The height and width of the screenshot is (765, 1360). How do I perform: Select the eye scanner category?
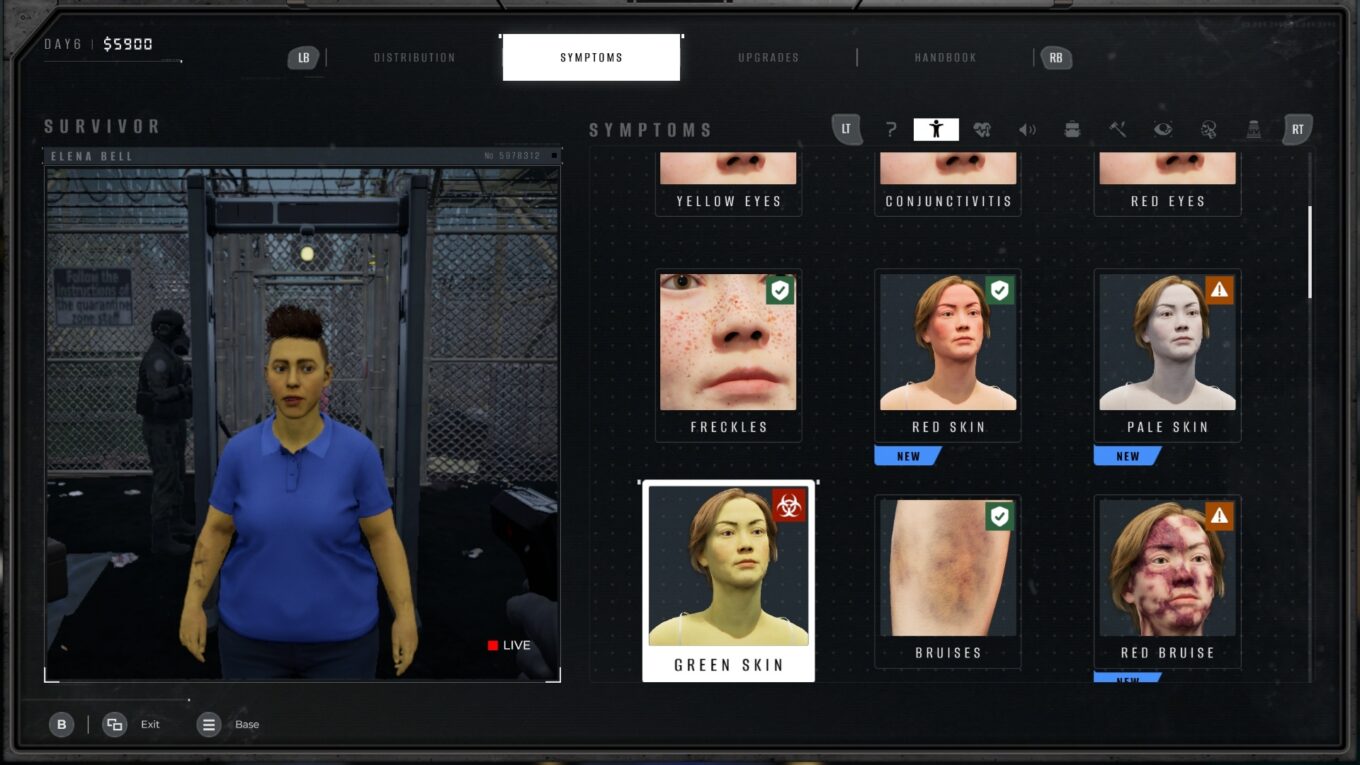click(x=1163, y=129)
